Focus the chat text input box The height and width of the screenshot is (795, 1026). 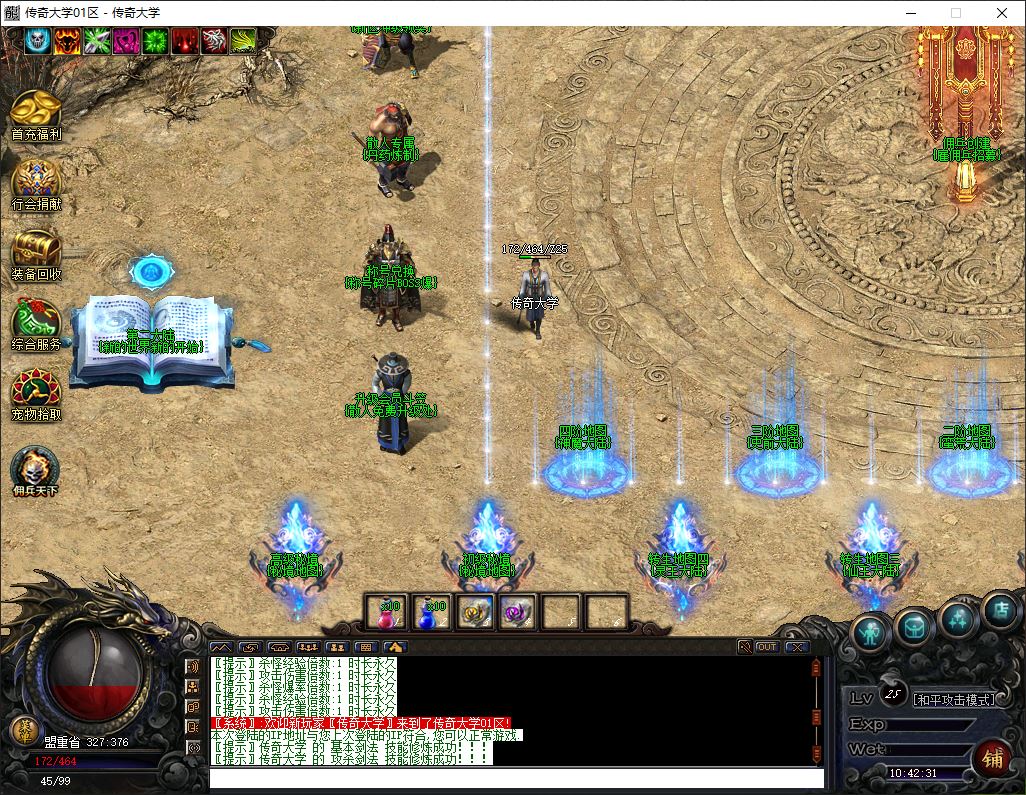pos(515,778)
